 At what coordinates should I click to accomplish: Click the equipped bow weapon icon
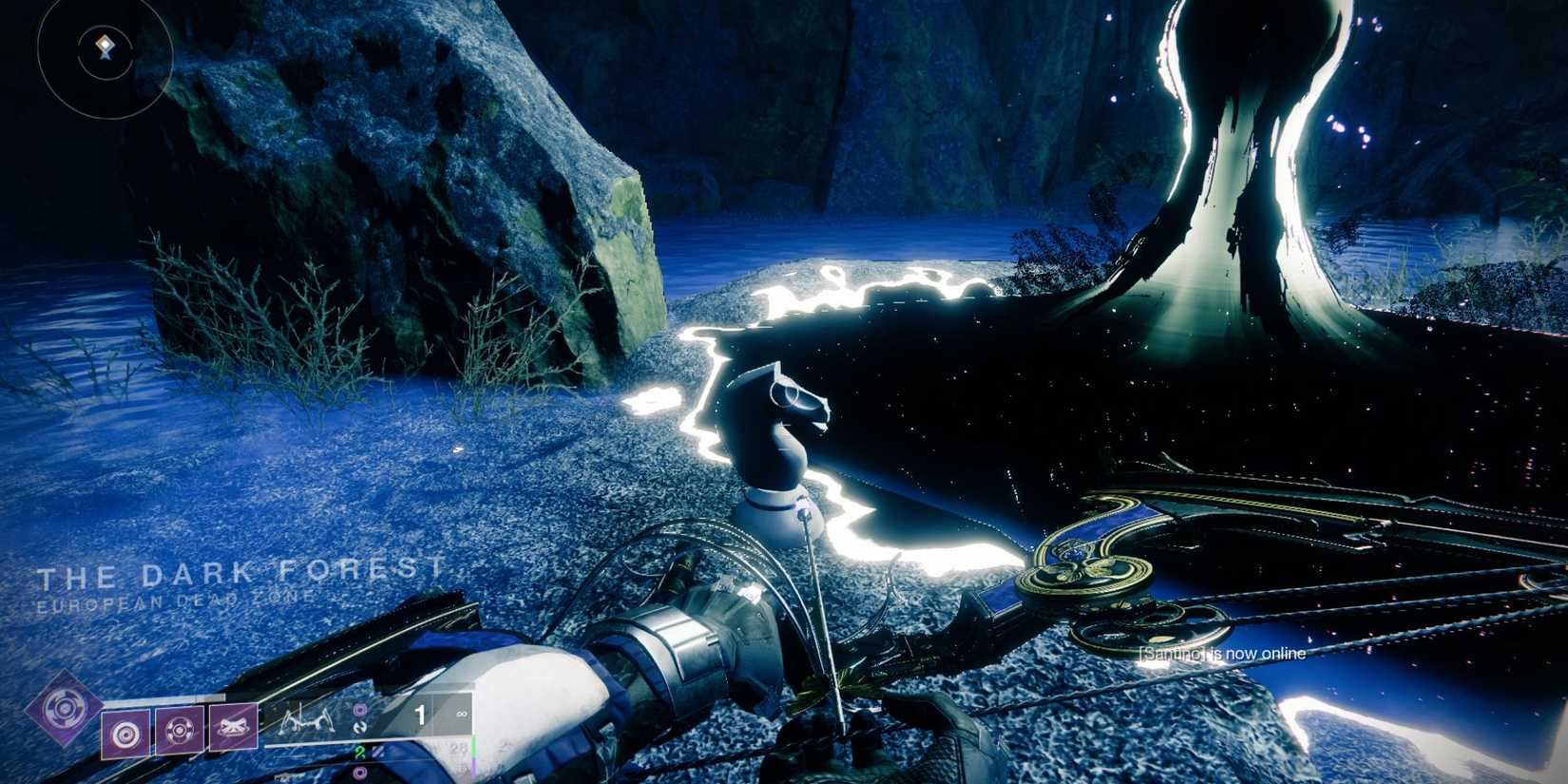[306, 720]
